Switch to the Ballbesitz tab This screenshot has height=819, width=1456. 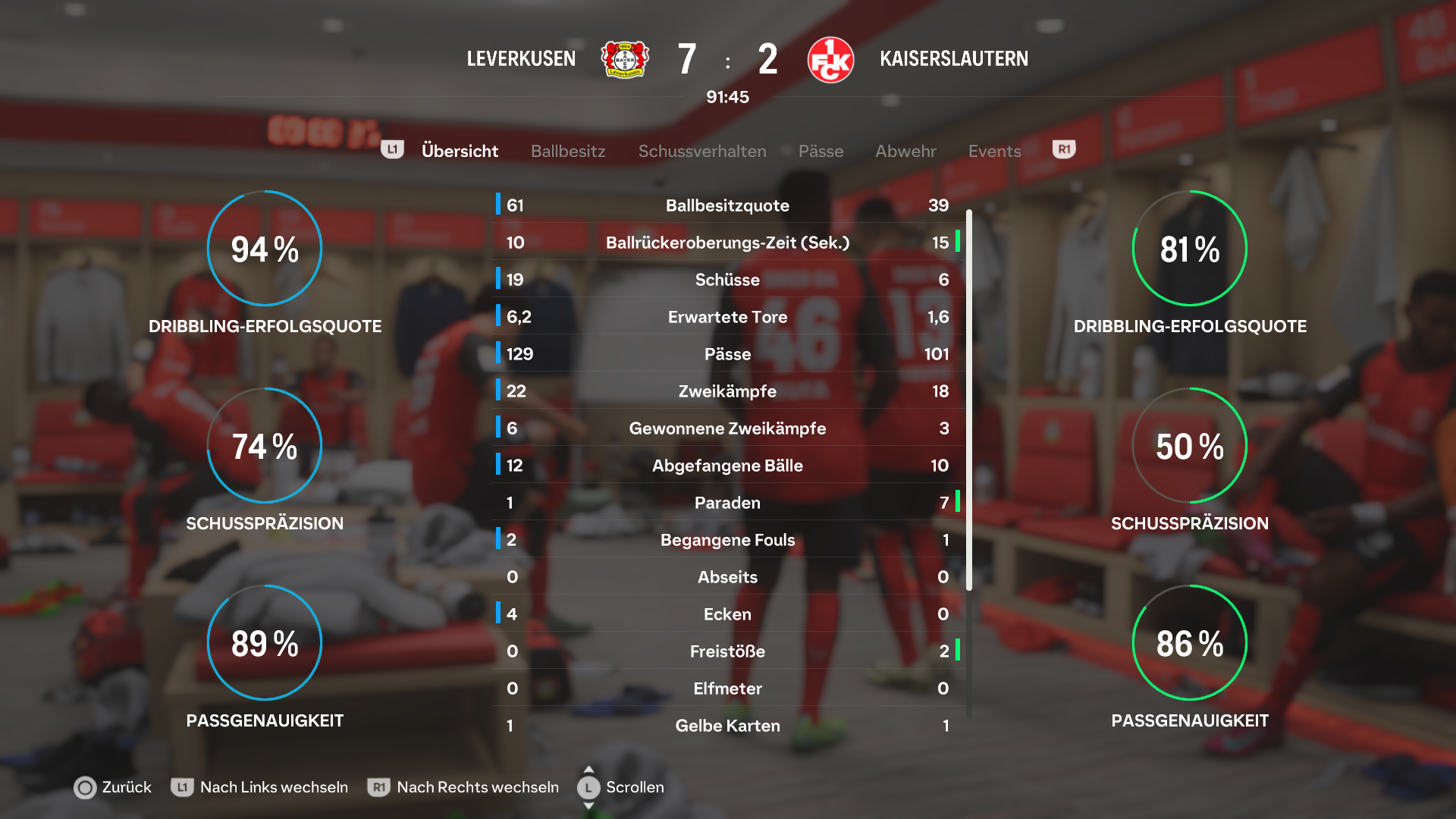(568, 151)
